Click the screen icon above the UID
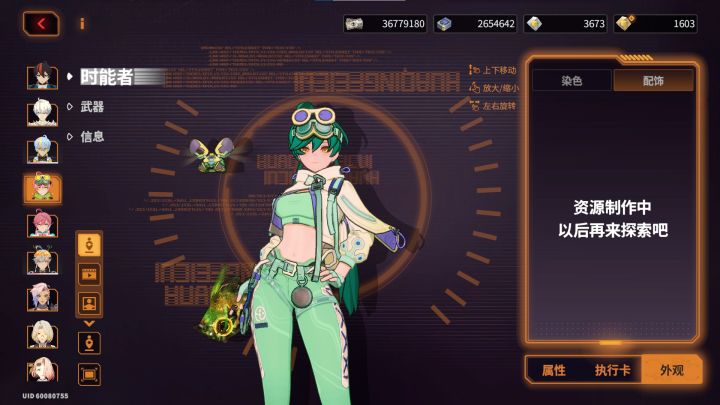This screenshot has height=405, width=720. point(89,374)
